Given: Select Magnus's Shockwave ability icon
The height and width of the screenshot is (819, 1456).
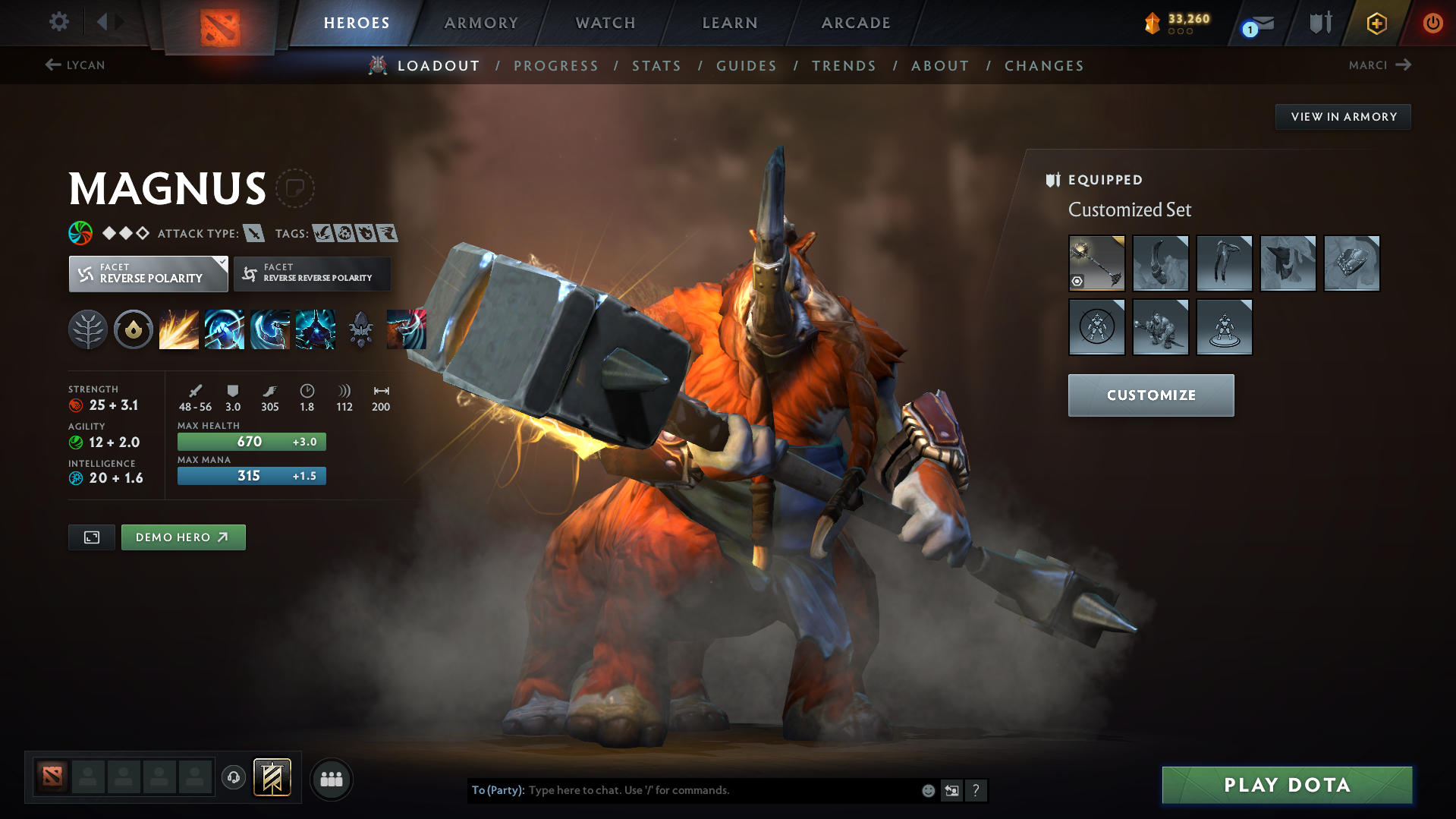Looking at the screenshot, I should (179, 329).
